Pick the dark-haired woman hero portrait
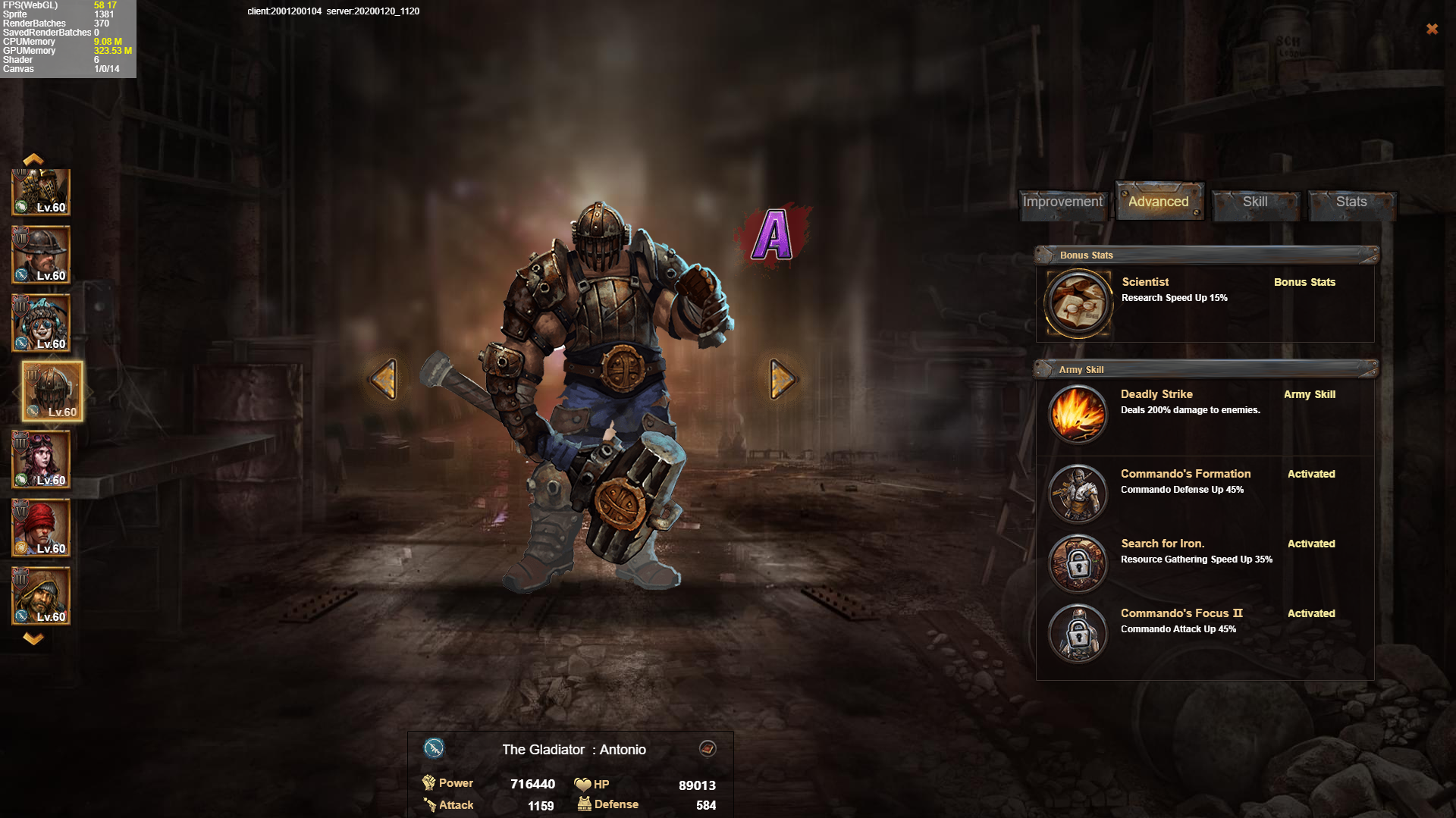The width and height of the screenshot is (1456, 818). 41,459
